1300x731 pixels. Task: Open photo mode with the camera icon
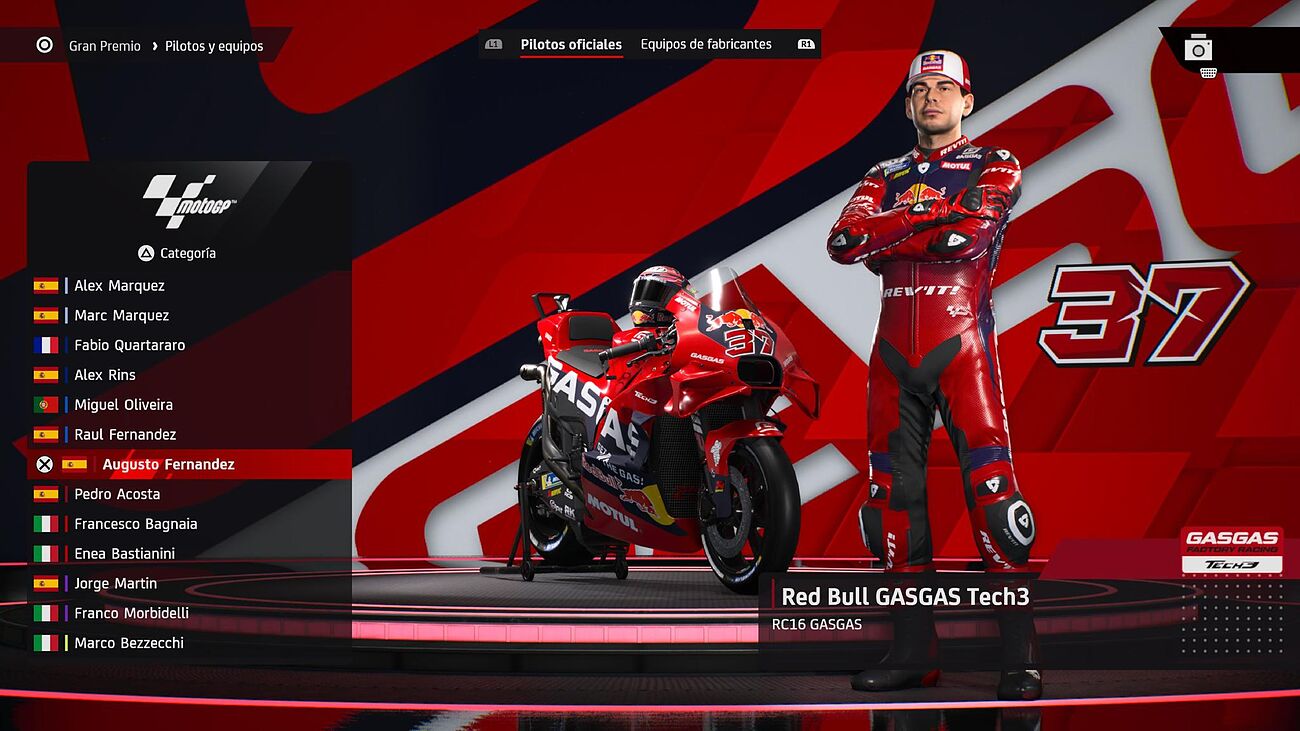[1198, 48]
